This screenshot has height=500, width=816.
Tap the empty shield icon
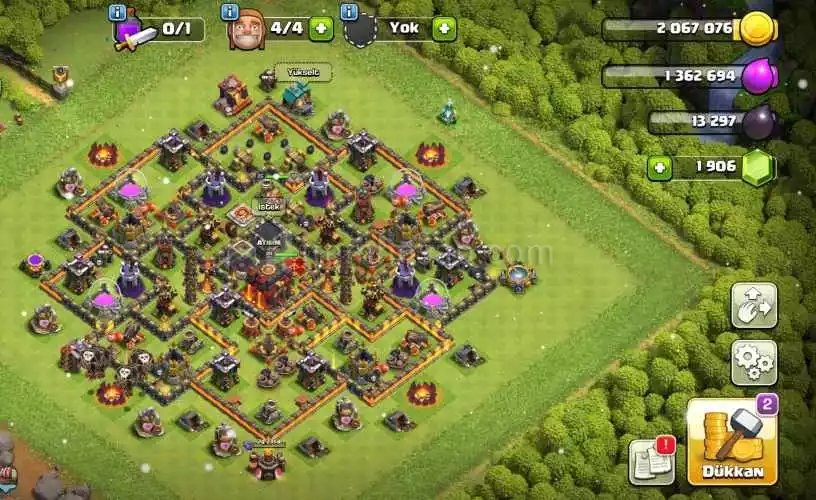pos(361,31)
